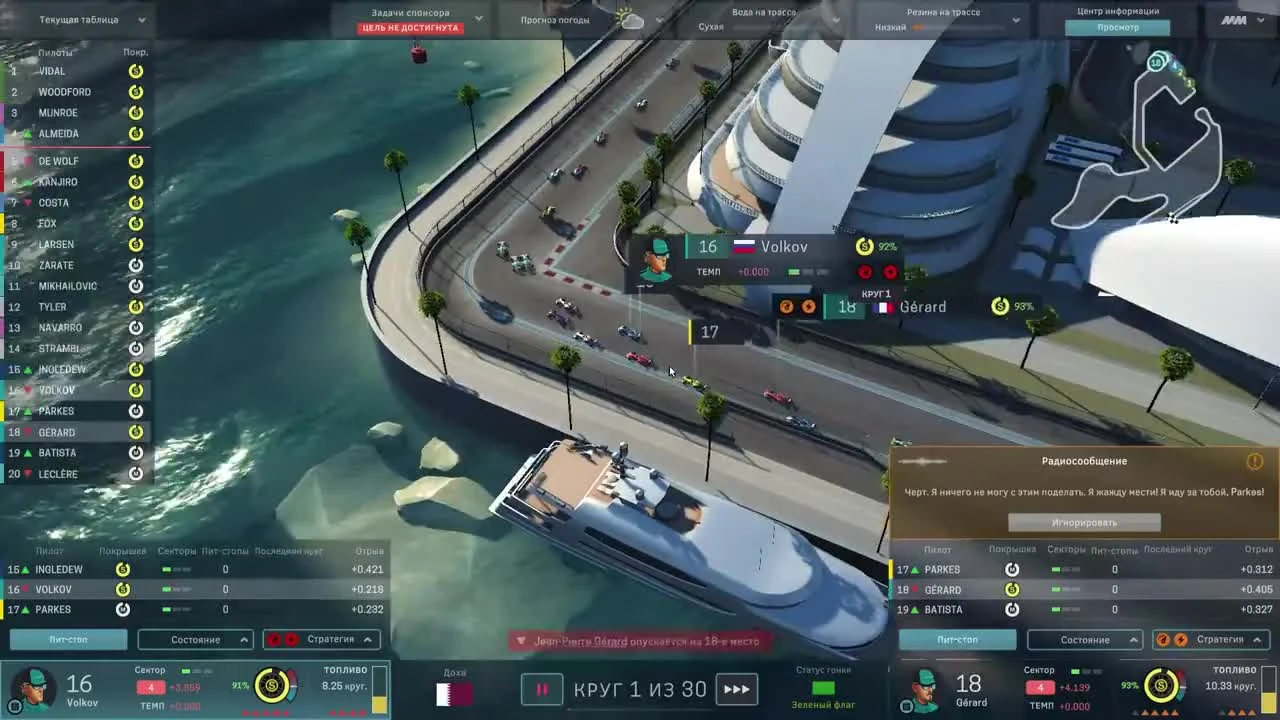Image resolution: width=1280 pixels, height=720 pixels.
Task: Click Просмотр under Центр информации
Action: click(1118, 27)
